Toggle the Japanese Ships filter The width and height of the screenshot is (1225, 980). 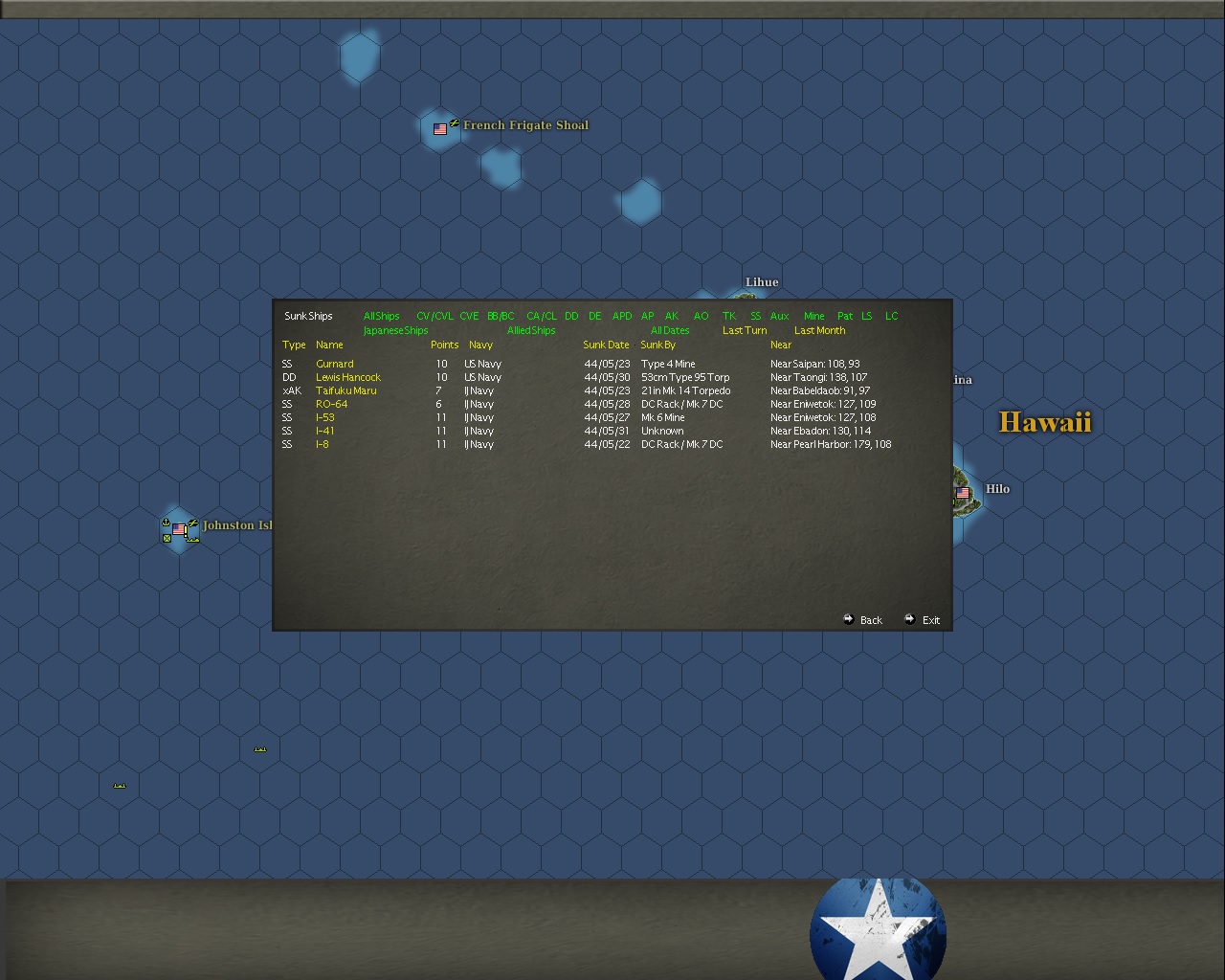point(394,330)
